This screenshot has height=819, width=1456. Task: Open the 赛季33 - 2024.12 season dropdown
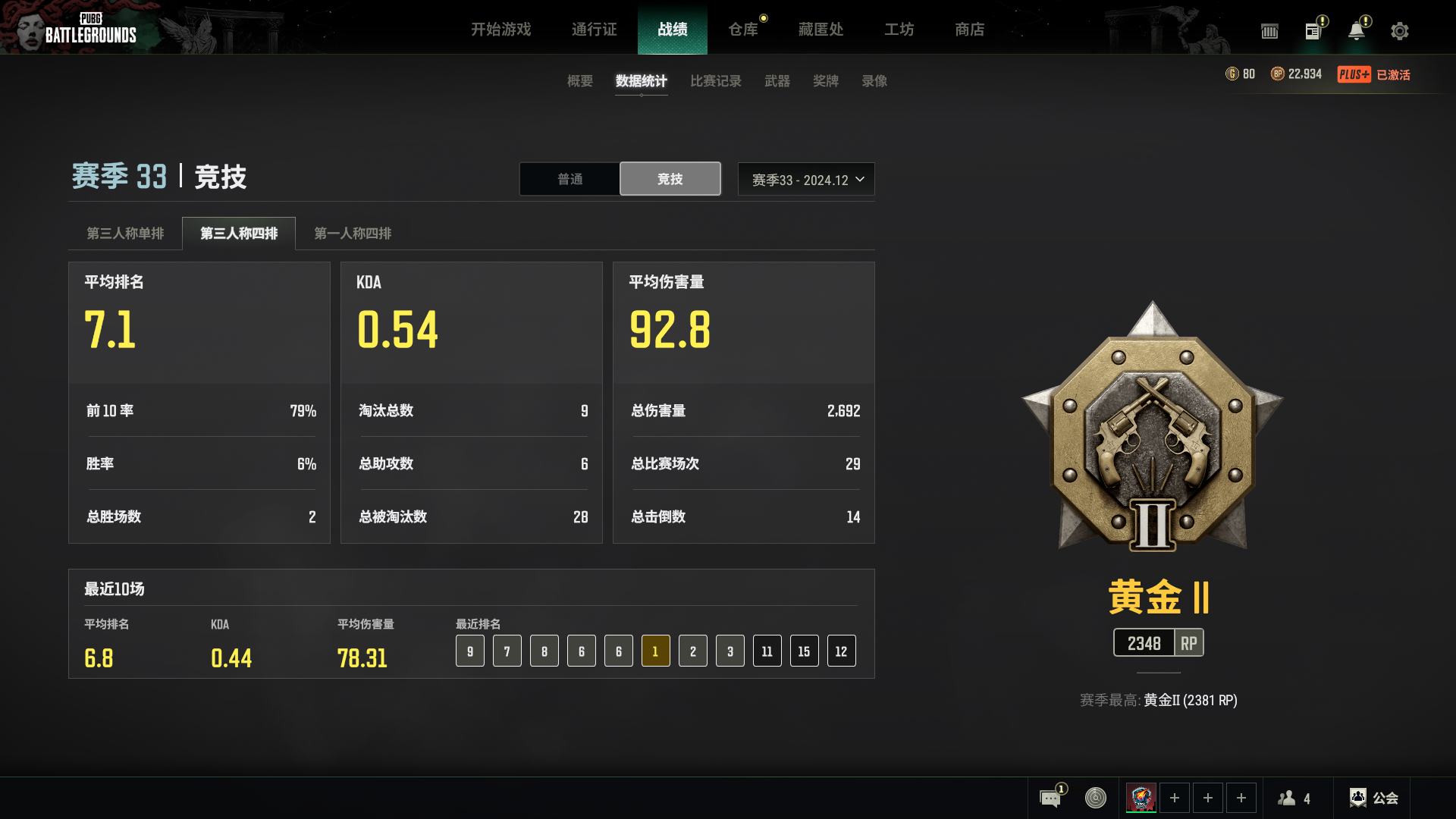tap(805, 179)
